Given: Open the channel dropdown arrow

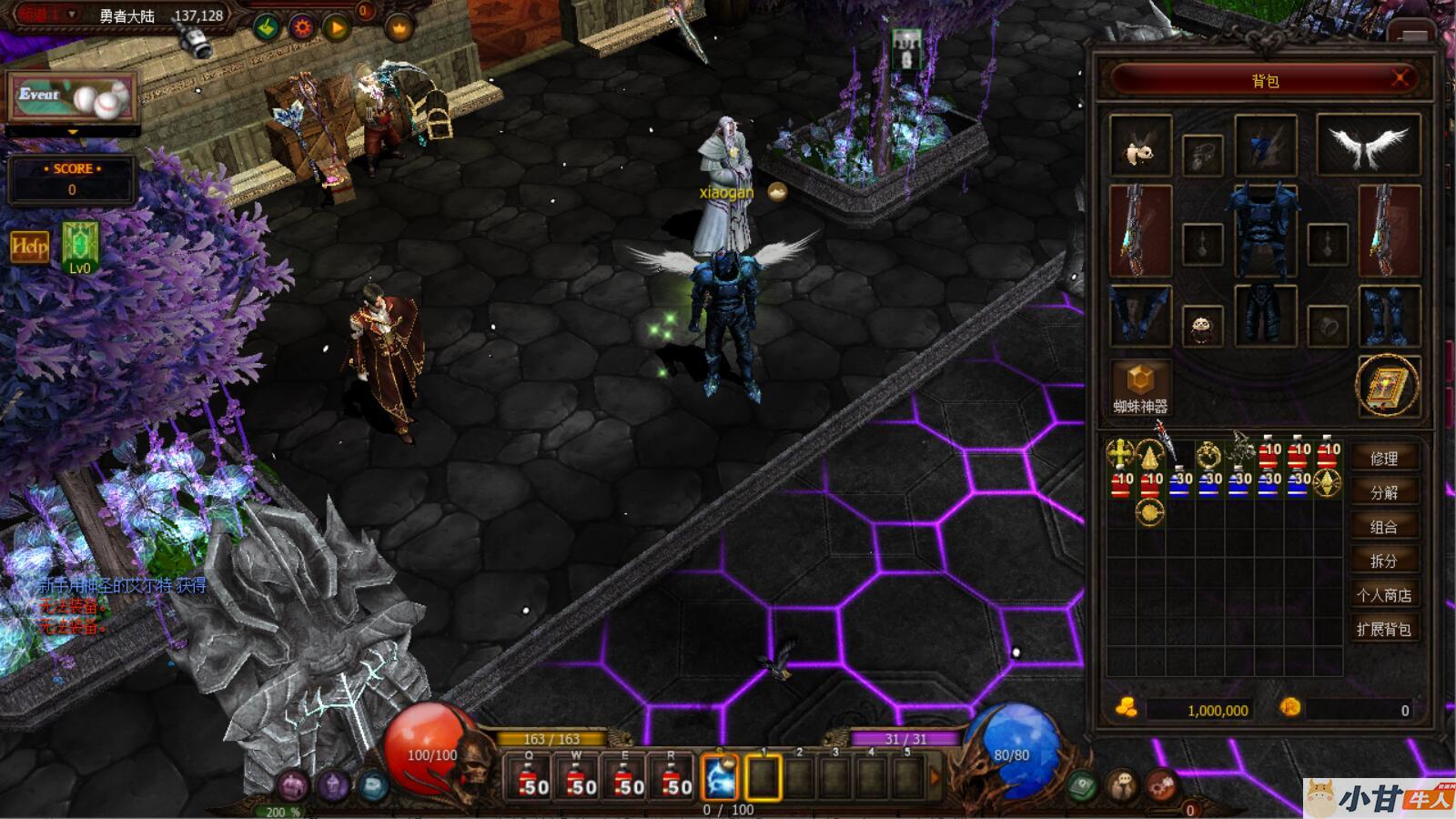Looking at the screenshot, I should (x=72, y=15).
